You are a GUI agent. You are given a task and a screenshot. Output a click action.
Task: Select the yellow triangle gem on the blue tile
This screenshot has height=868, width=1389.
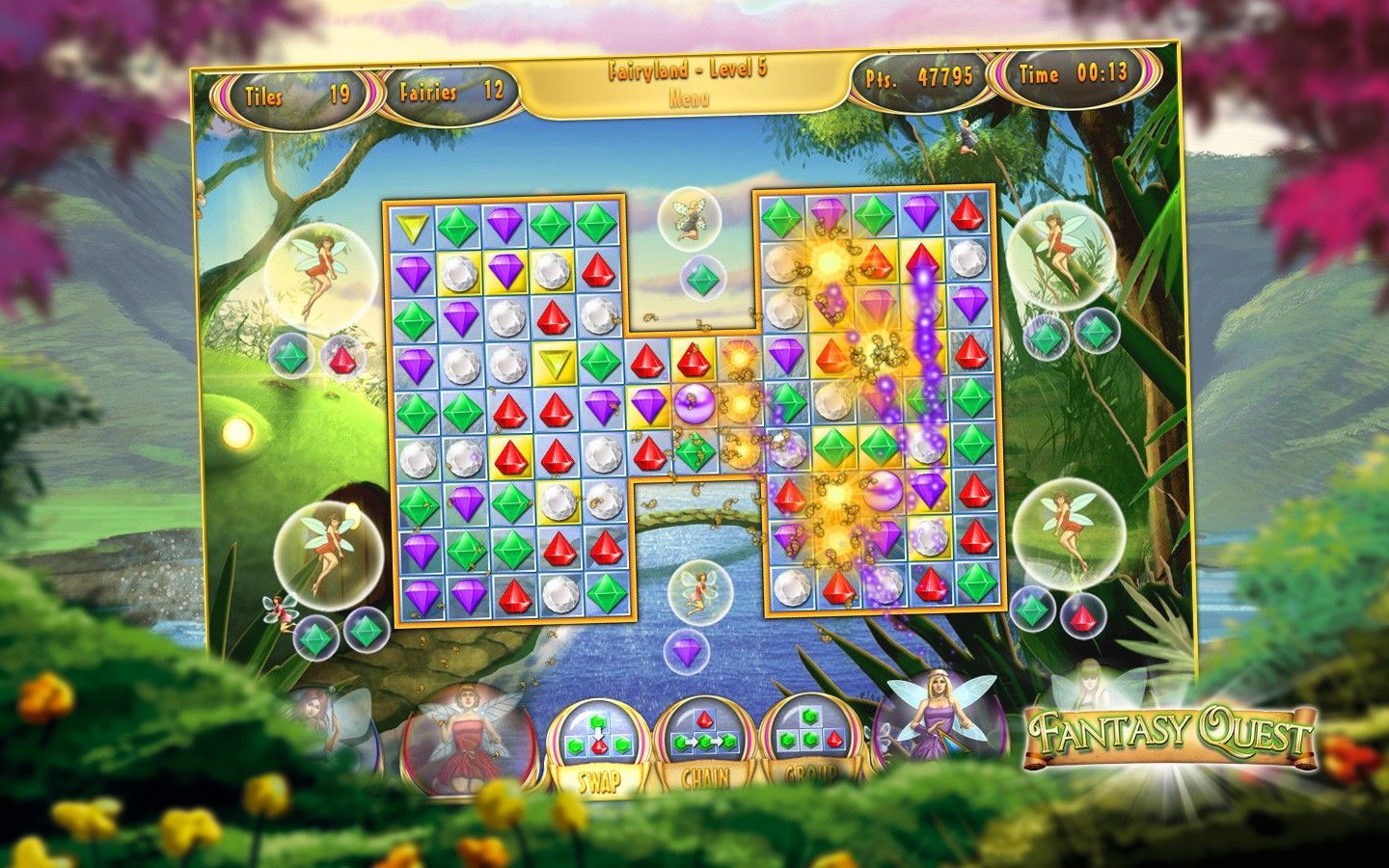coord(413,230)
